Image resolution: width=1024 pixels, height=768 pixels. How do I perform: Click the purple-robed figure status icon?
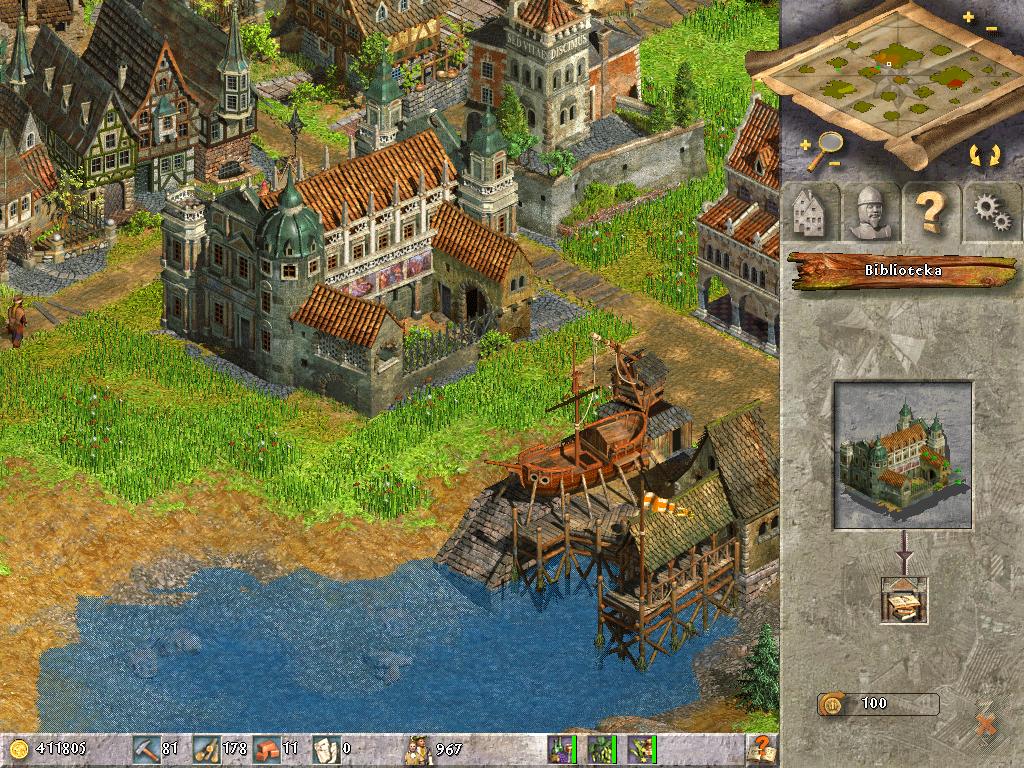point(560,748)
